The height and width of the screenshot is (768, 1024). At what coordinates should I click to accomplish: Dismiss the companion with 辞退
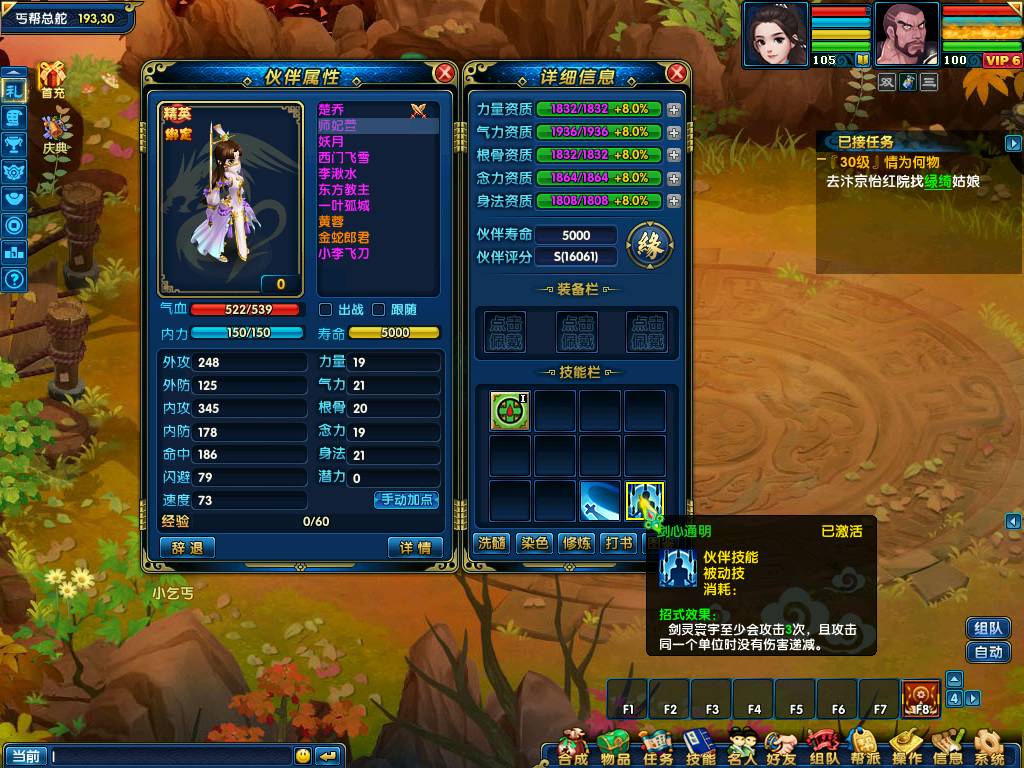(x=187, y=547)
